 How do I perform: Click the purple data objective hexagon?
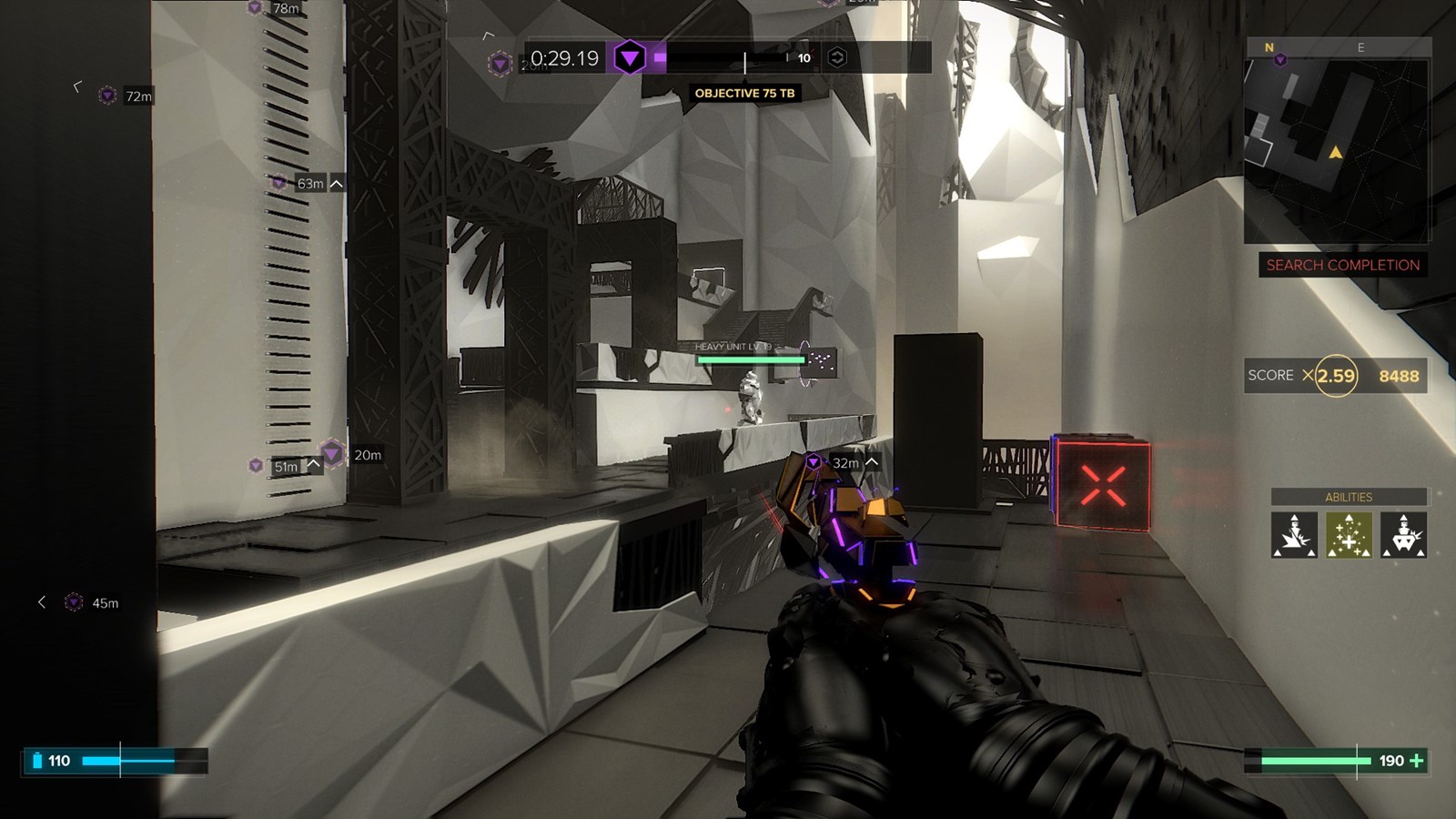[x=629, y=58]
